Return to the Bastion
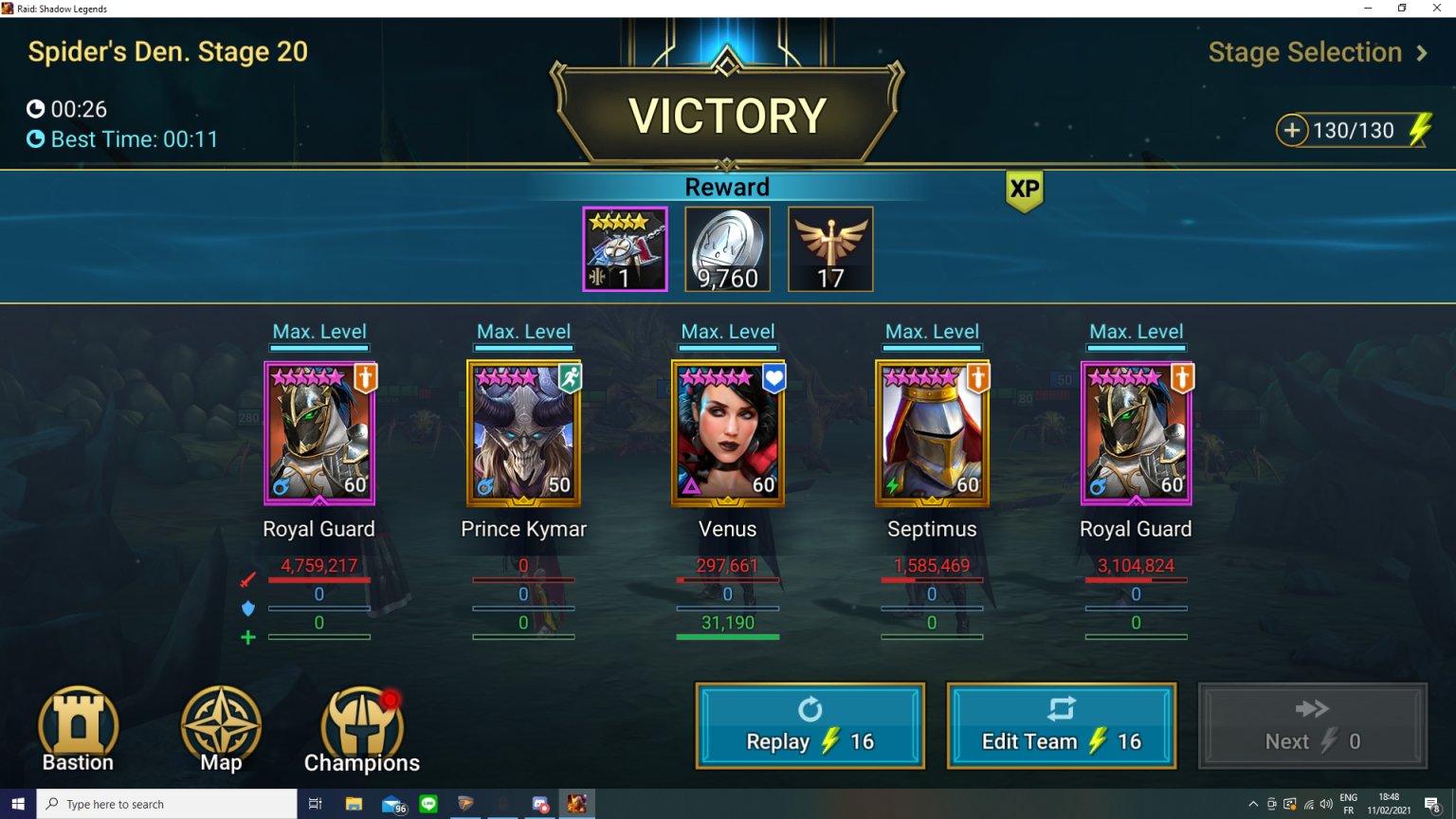1456x819 pixels. click(79, 728)
